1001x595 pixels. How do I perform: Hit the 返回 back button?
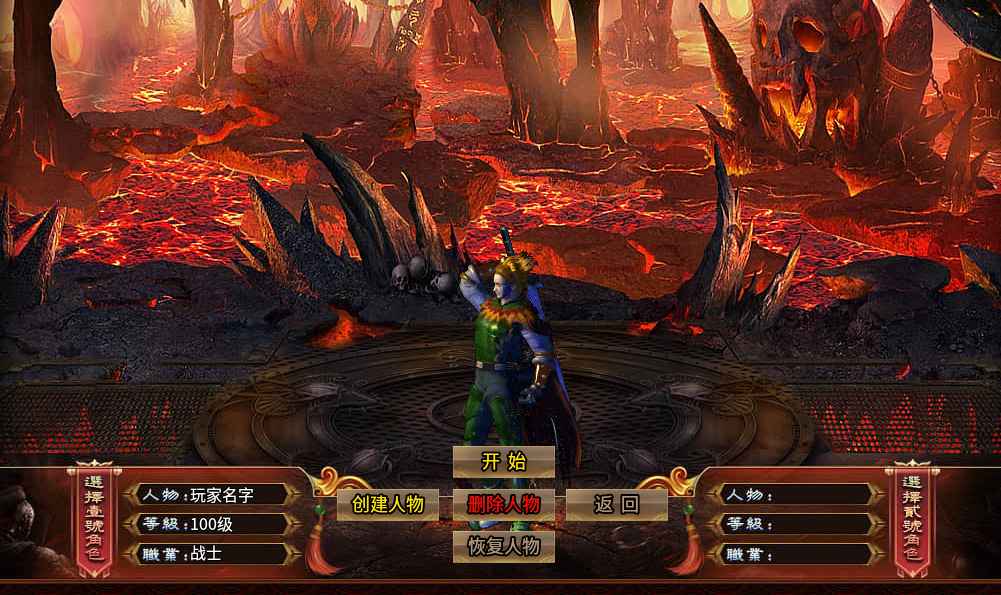616,504
